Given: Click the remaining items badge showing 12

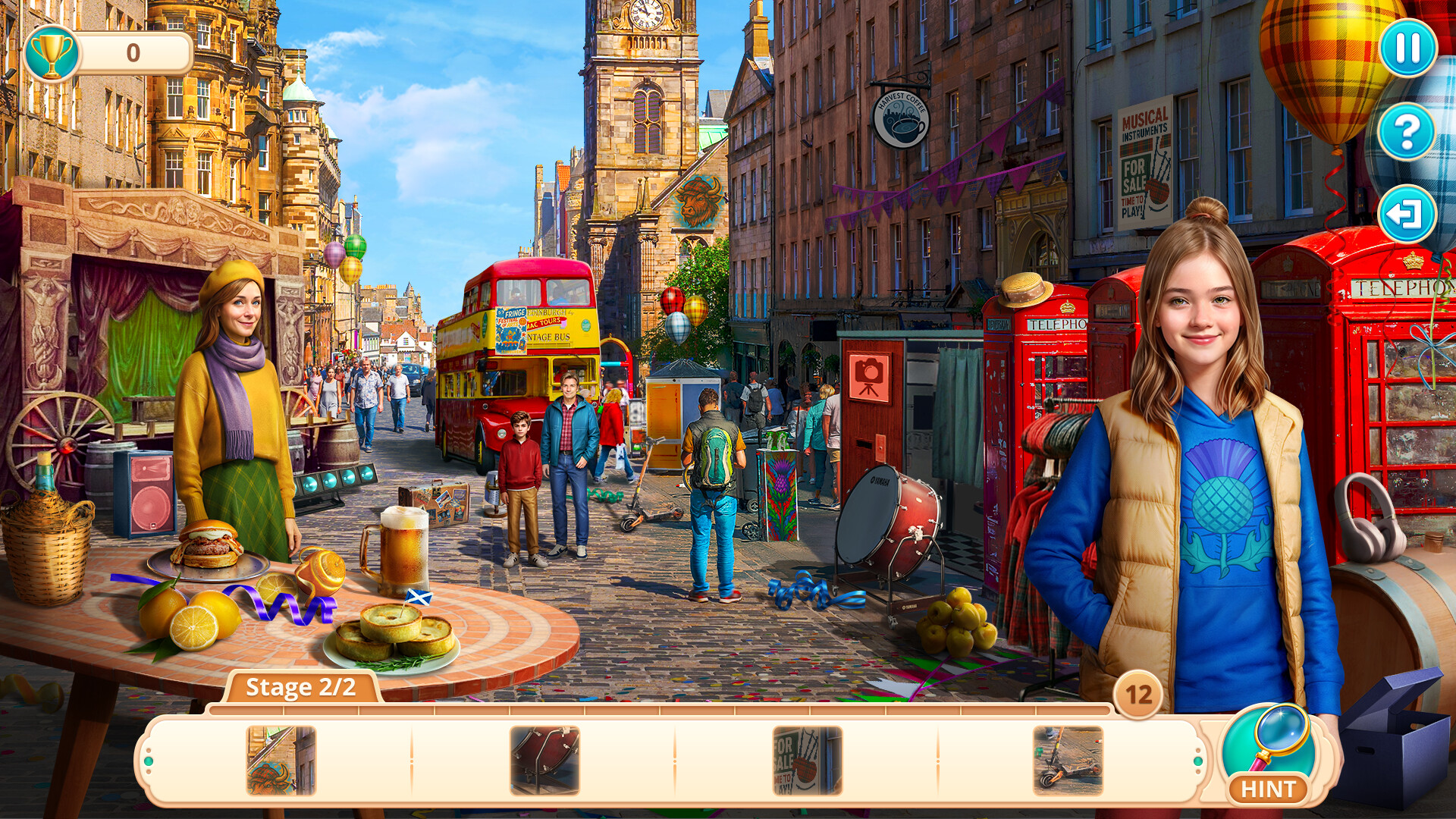Looking at the screenshot, I should point(1137,694).
